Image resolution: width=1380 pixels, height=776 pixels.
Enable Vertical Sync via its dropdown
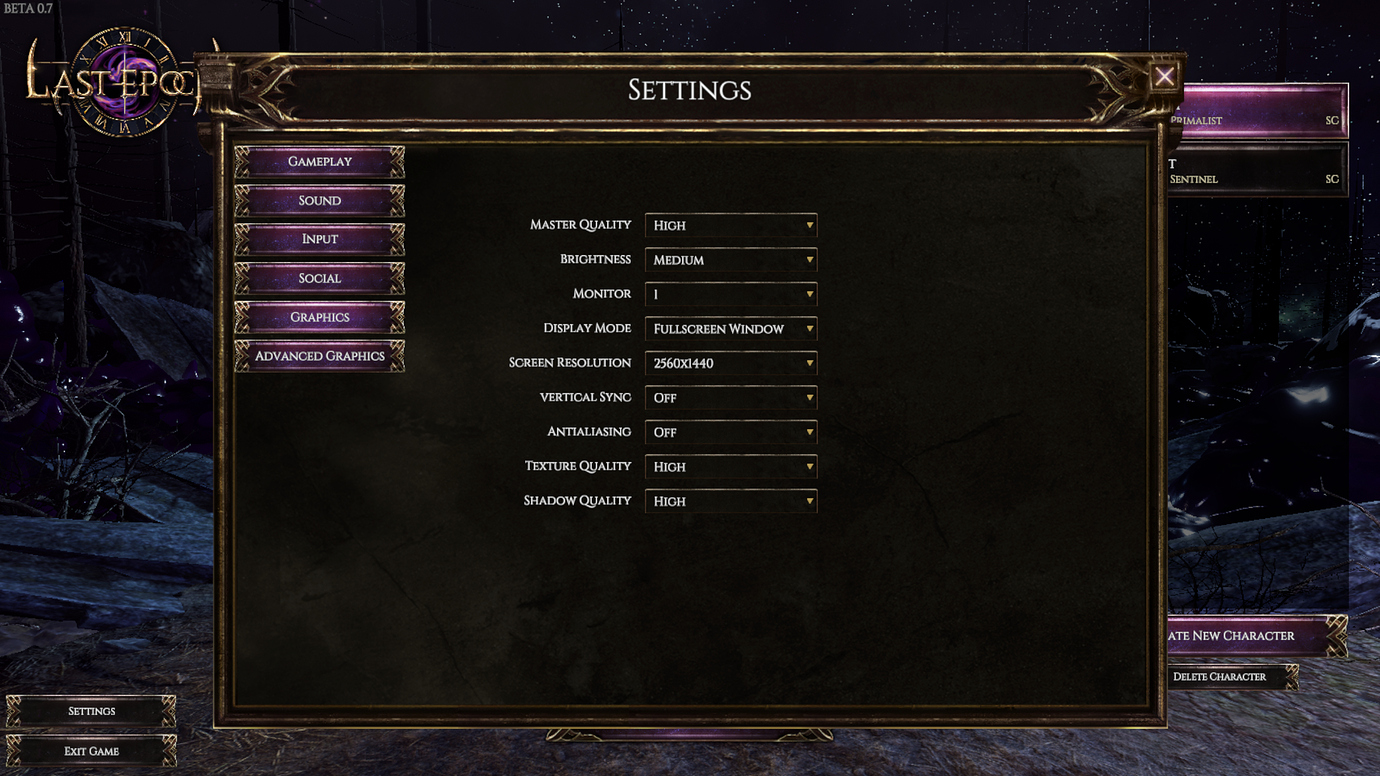pyautogui.click(x=731, y=397)
